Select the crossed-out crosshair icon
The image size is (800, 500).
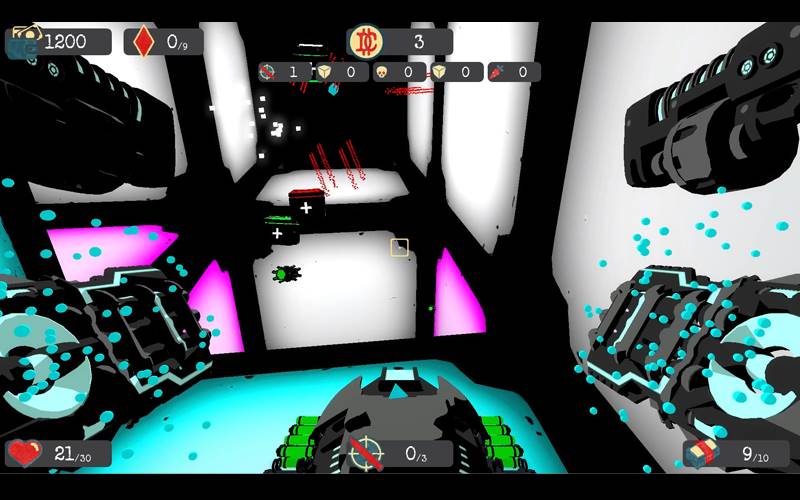366,454
